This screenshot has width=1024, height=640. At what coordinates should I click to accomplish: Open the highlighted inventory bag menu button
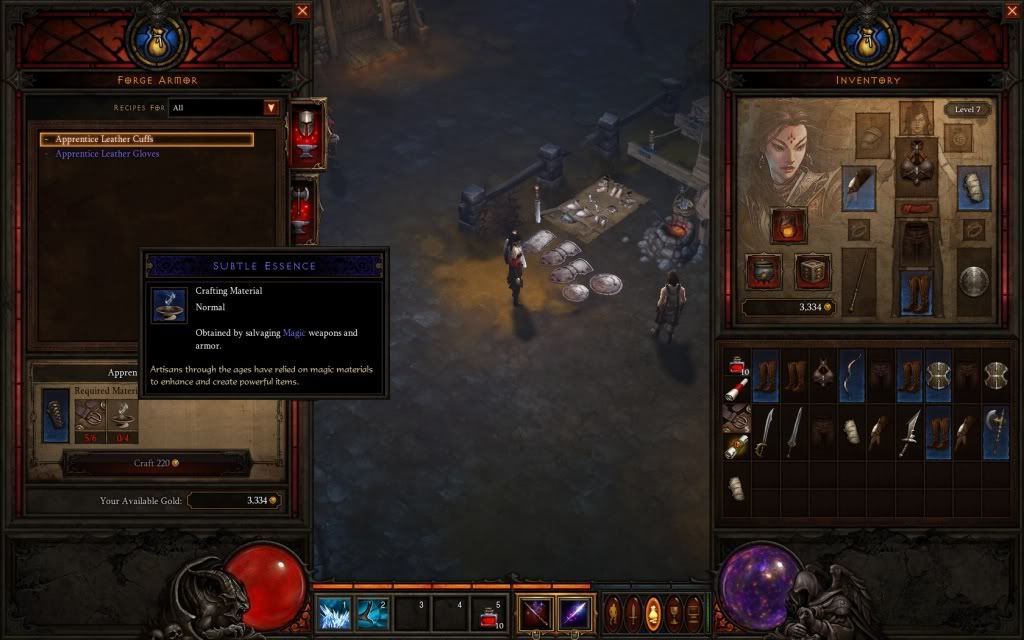pyautogui.click(x=653, y=612)
